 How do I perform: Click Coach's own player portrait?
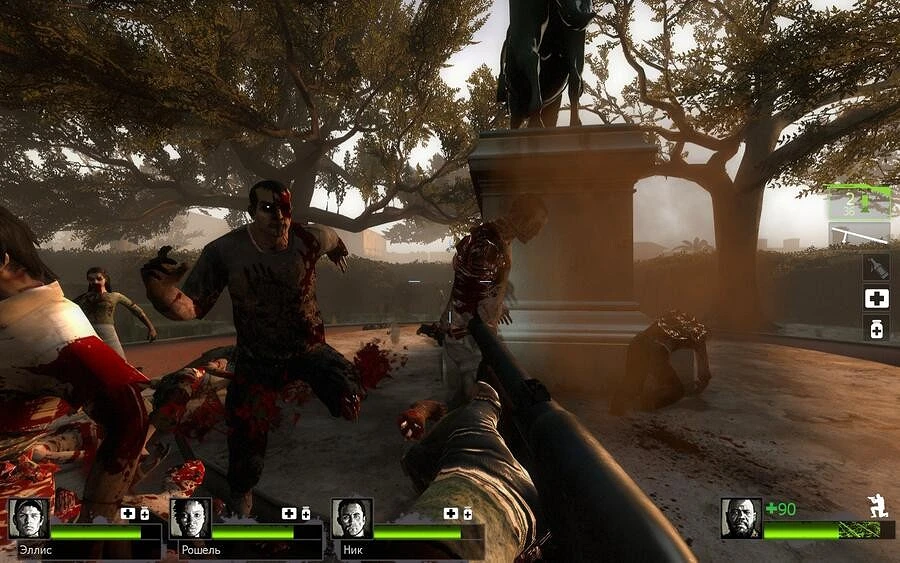[741, 518]
